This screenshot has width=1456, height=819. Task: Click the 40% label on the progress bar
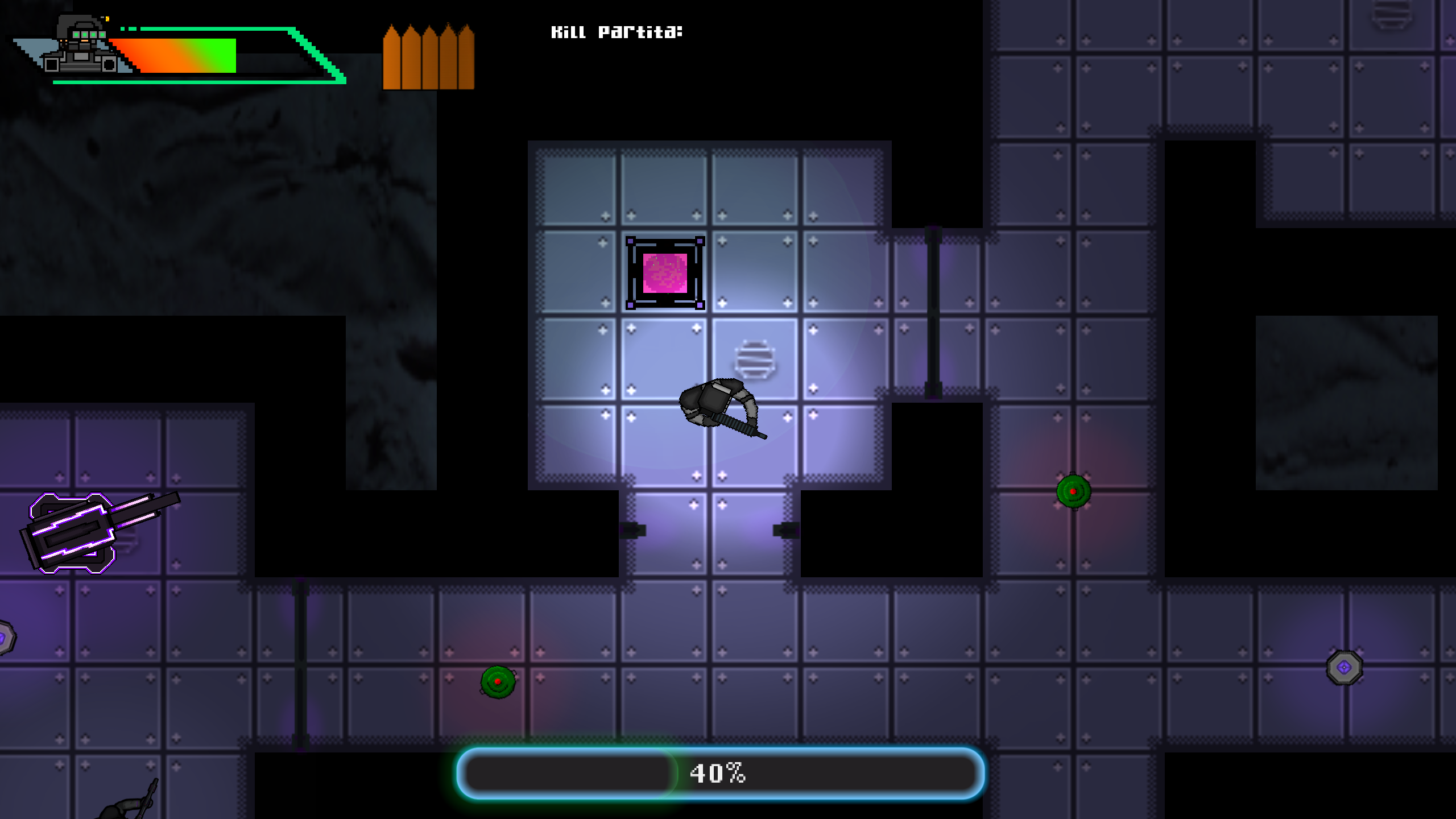click(x=718, y=772)
